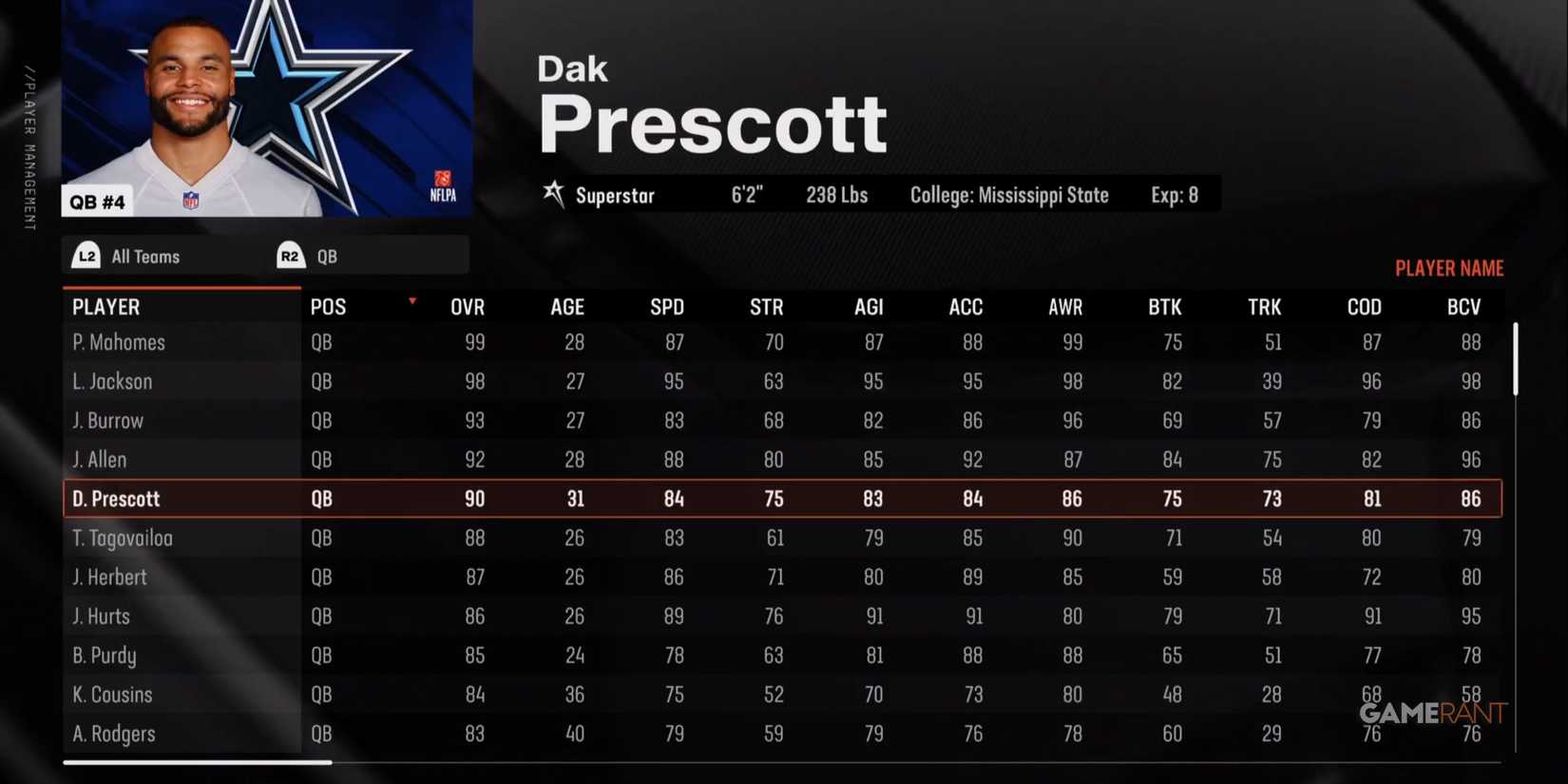Expand sorting options on the AGE column
The width and height of the screenshot is (1568, 784).
(x=566, y=306)
